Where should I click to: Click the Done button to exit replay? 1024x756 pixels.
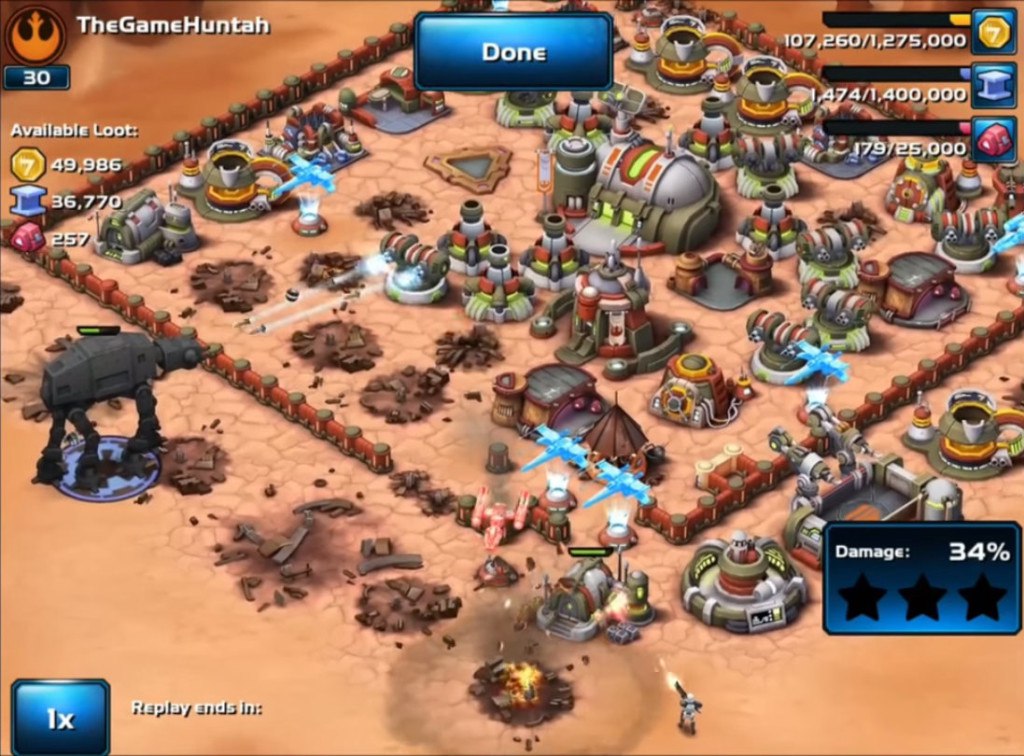(x=513, y=52)
